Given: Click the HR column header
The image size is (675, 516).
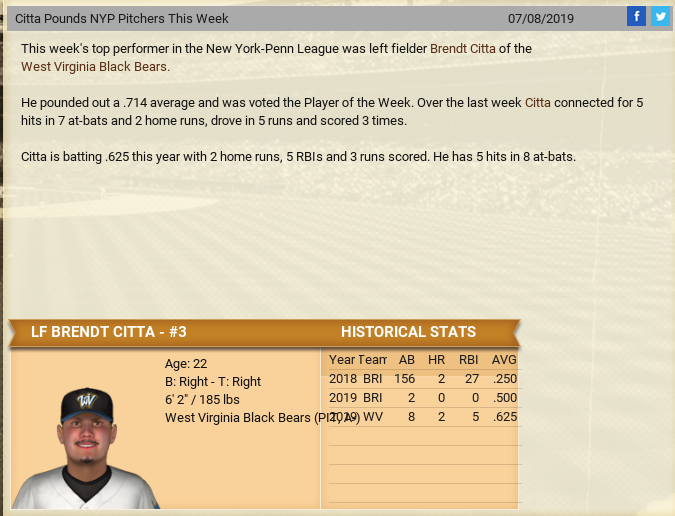Looking at the screenshot, I should (x=436, y=359).
